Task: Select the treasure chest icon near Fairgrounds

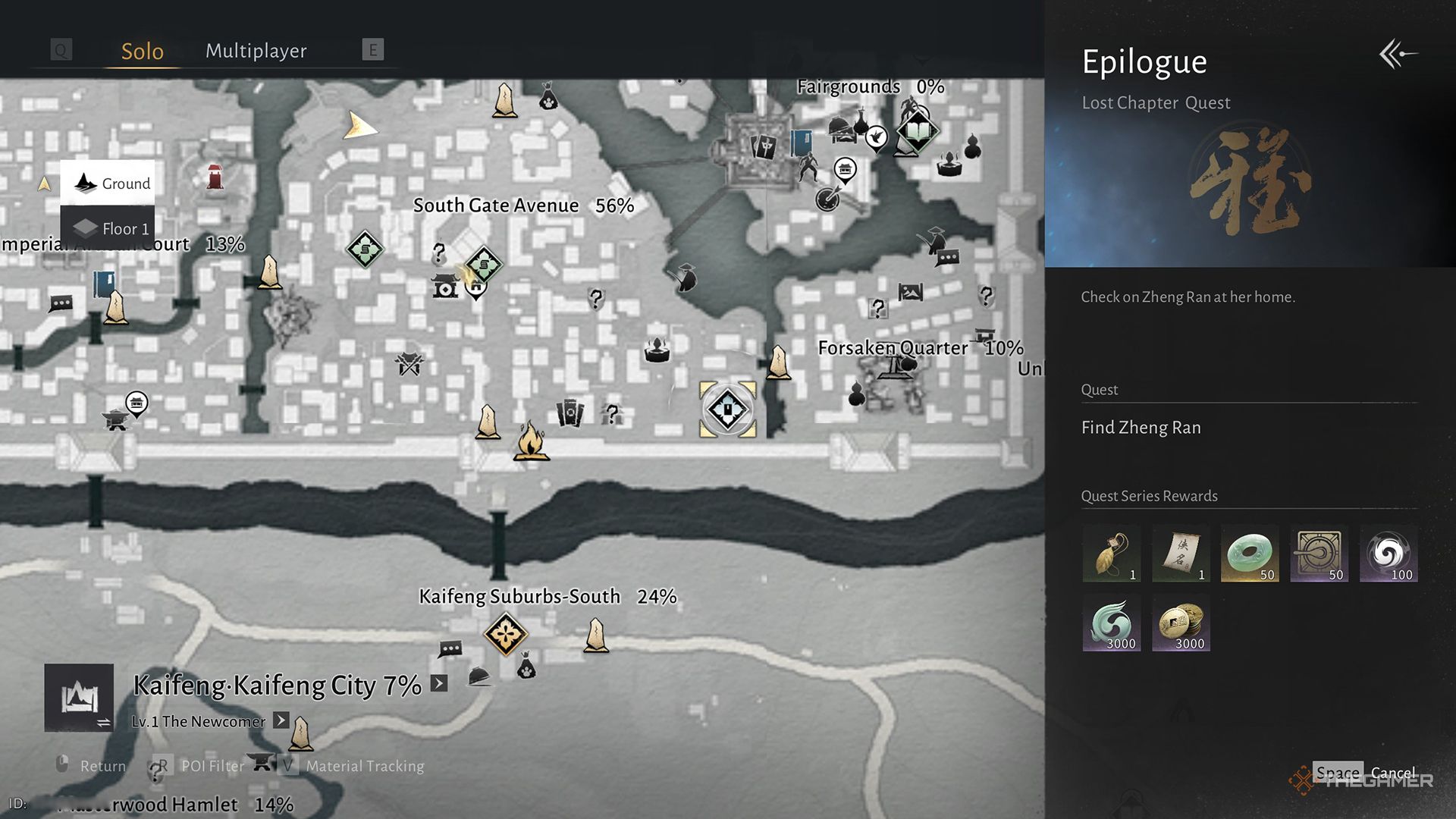Action: 844,171
